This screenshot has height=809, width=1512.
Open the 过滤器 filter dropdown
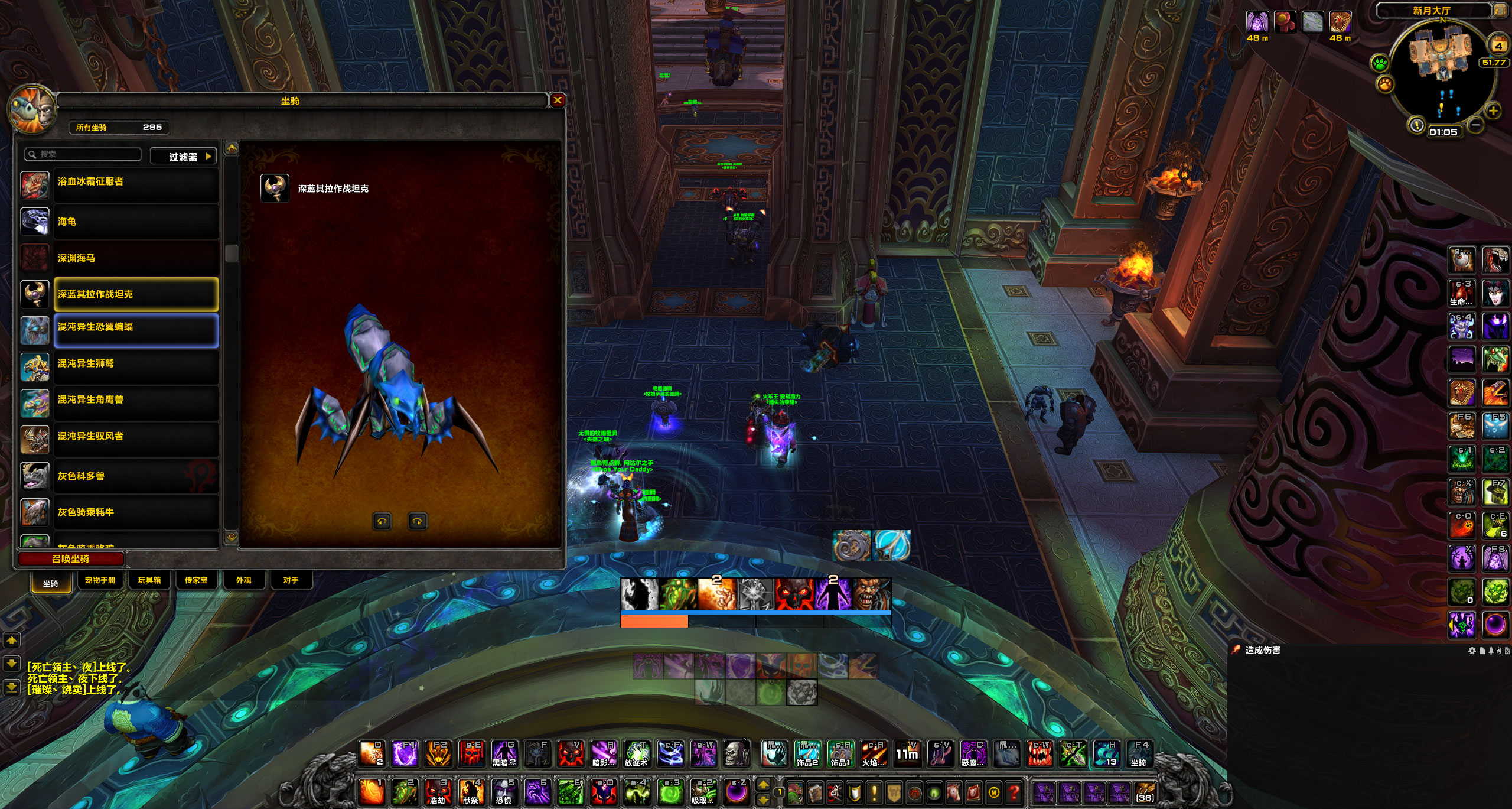[x=183, y=157]
